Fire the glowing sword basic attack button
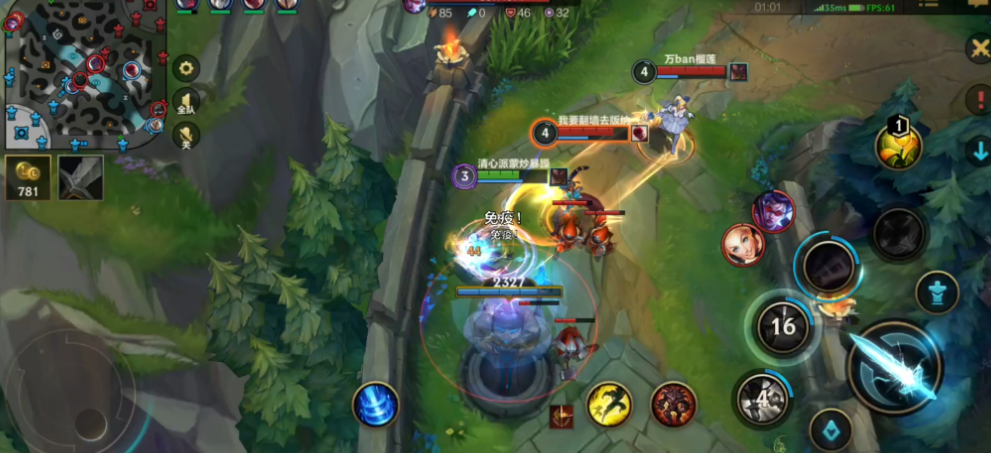 pos(893,369)
